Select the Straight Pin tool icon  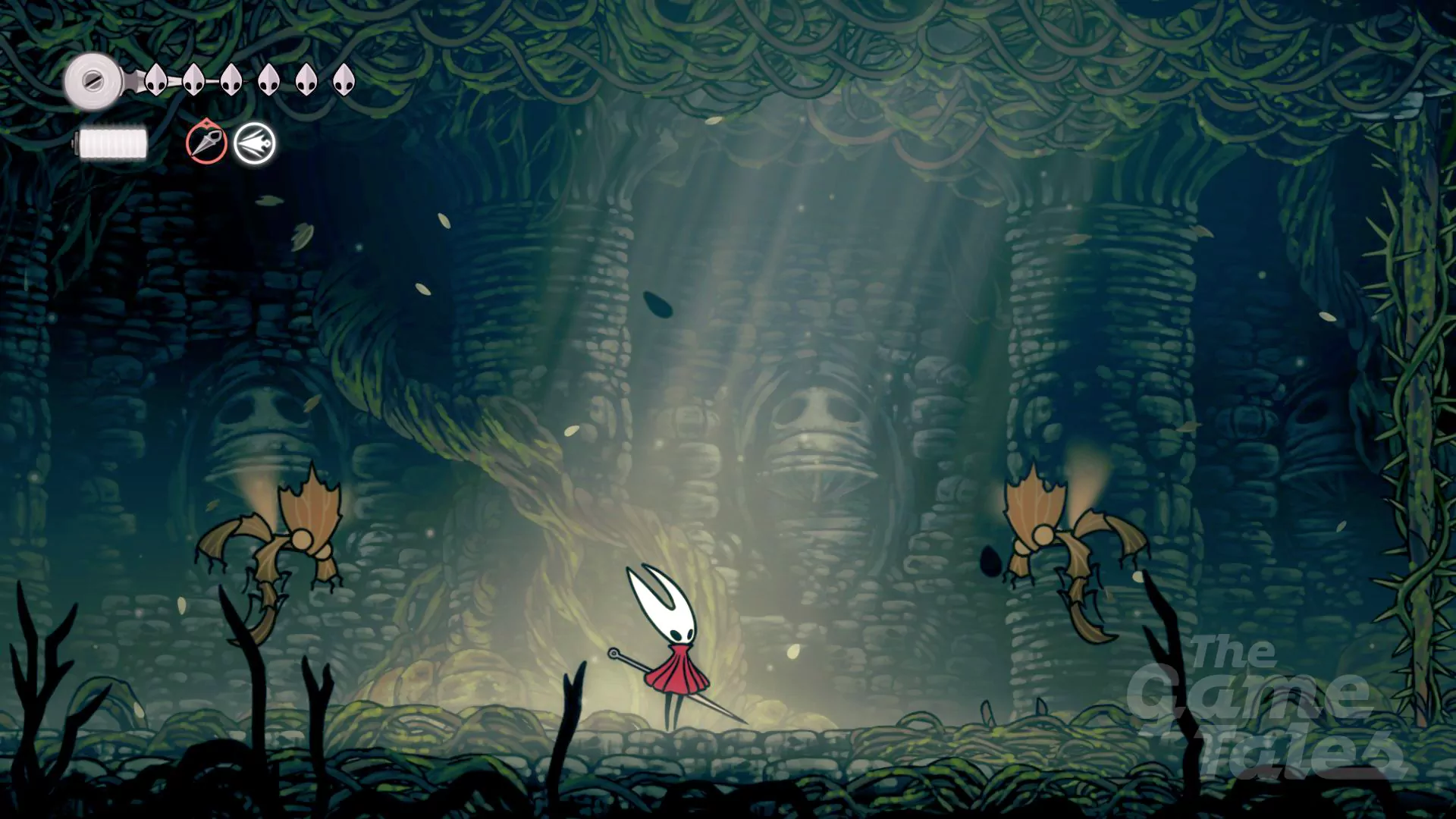(206, 143)
